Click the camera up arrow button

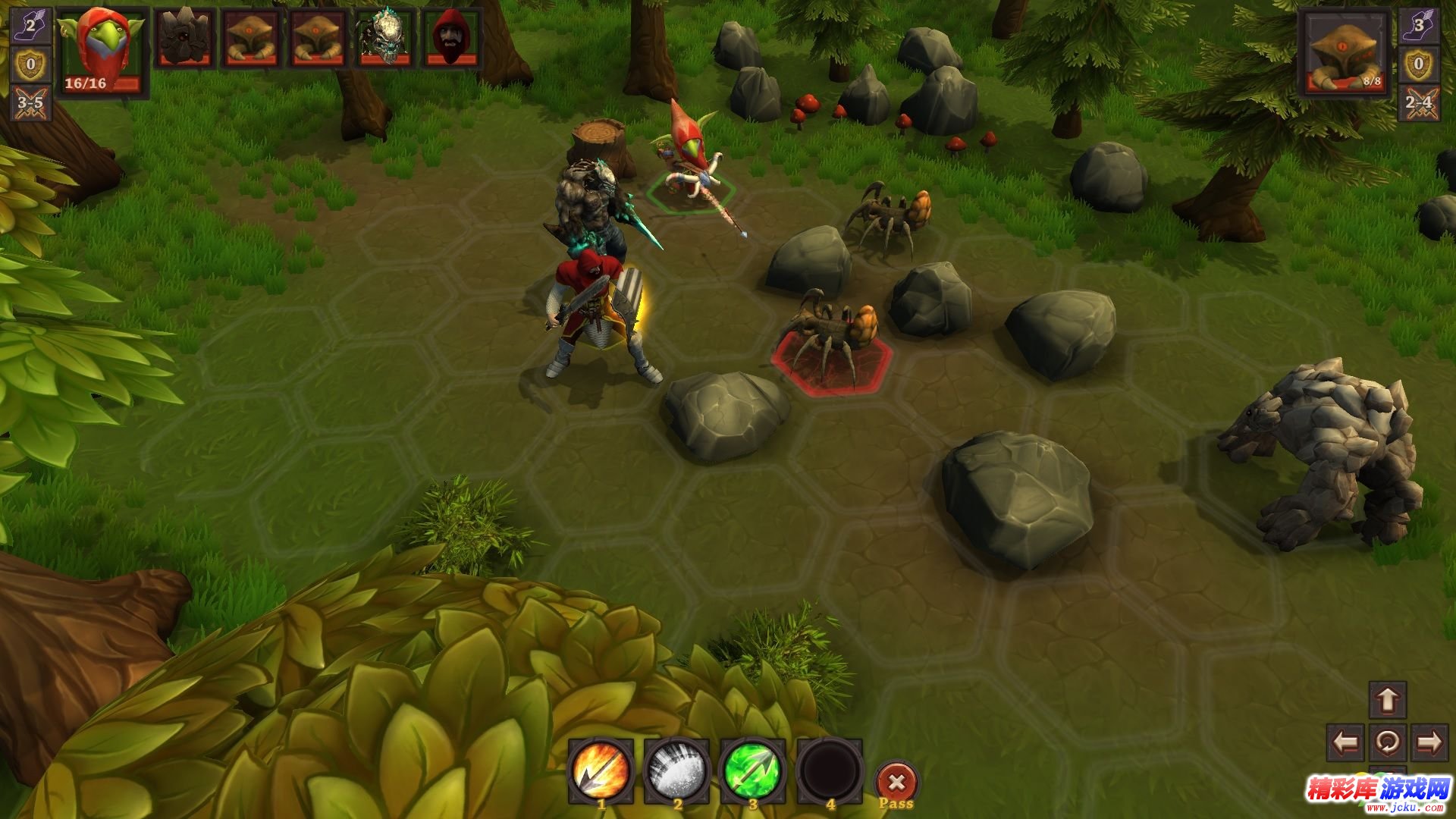(x=1388, y=700)
